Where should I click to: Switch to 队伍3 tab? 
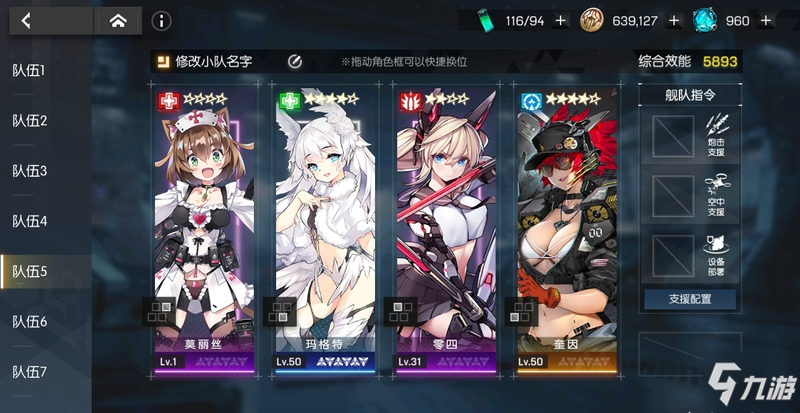[30, 171]
